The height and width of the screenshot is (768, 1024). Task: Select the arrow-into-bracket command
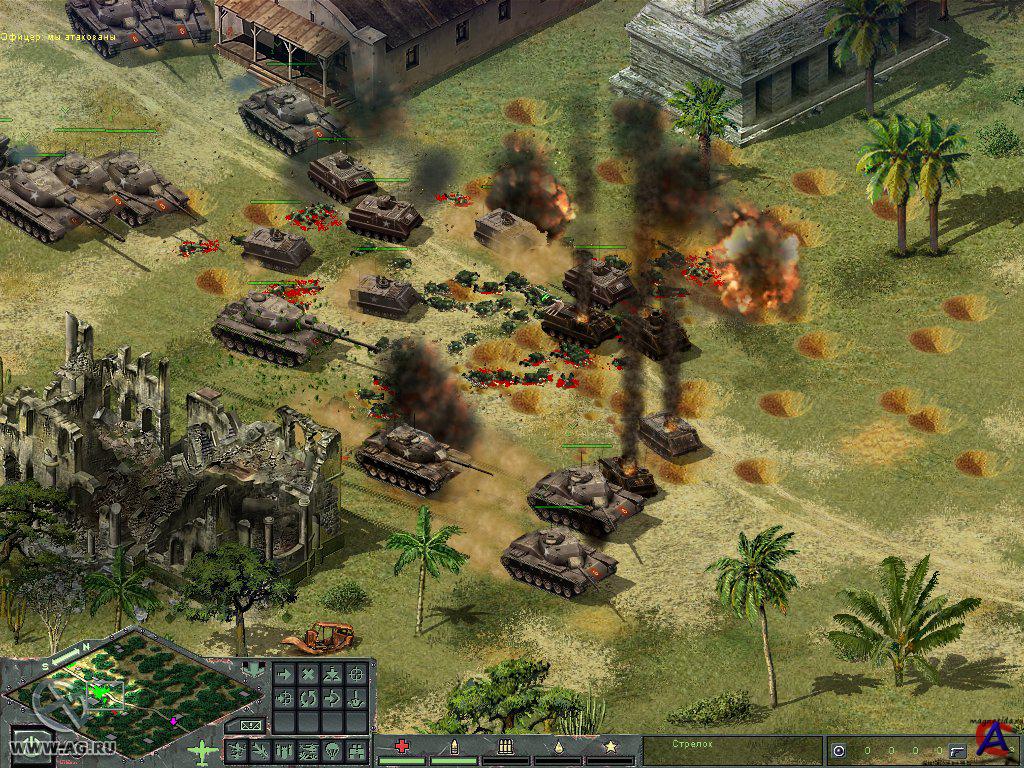[x=332, y=698]
